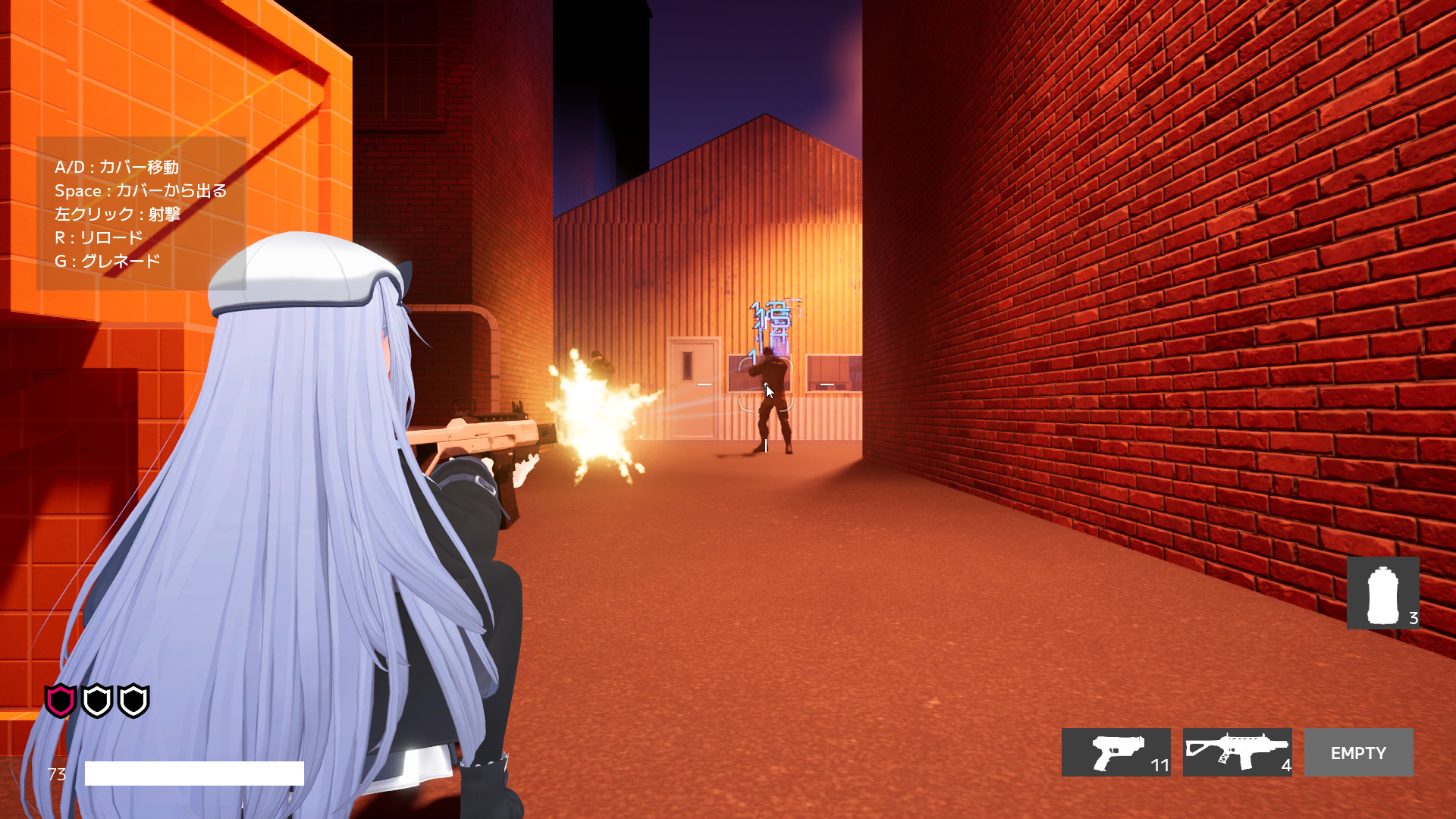Switch to the assault rifle slot
This screenshot has height=819, width=1456.
pos(1237,752)
